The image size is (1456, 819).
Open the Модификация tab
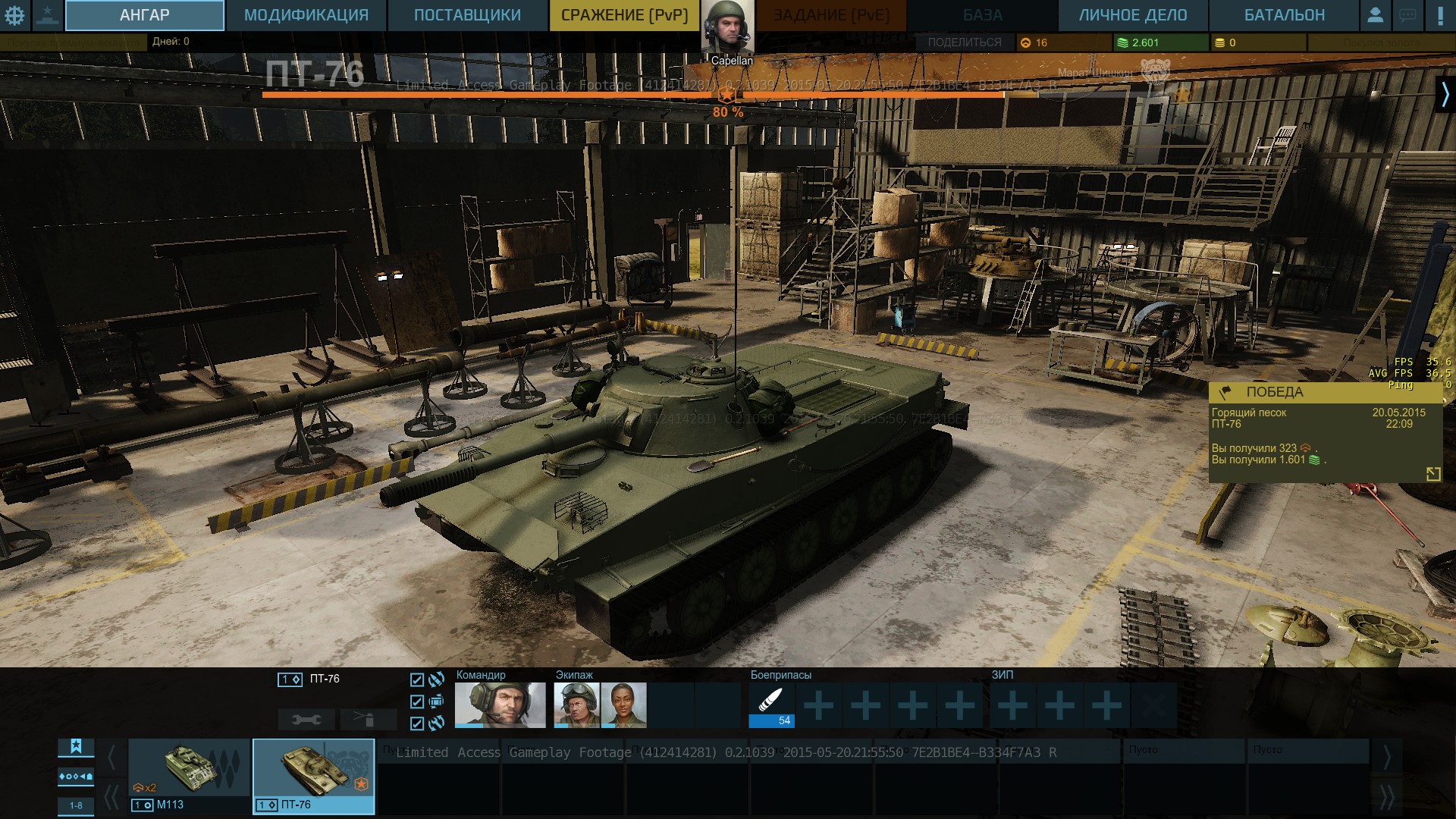(306, 15)
